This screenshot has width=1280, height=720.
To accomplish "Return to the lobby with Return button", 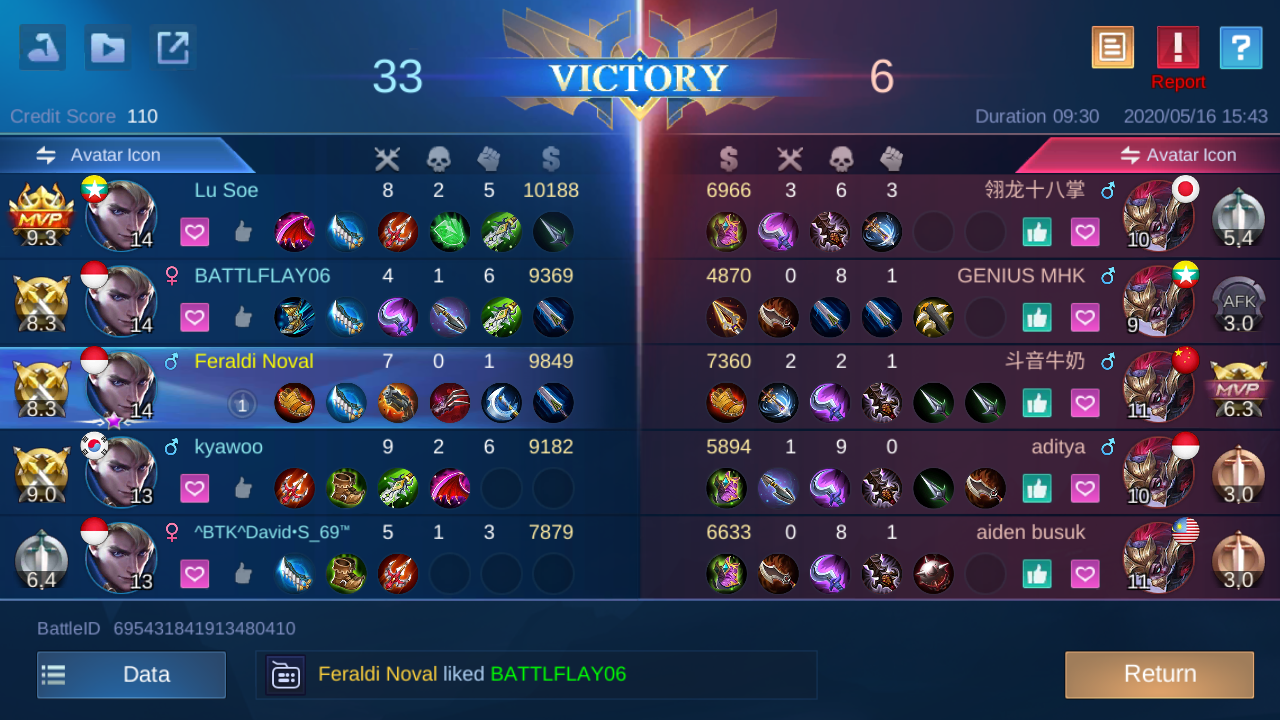I will tap(1159, 674).
